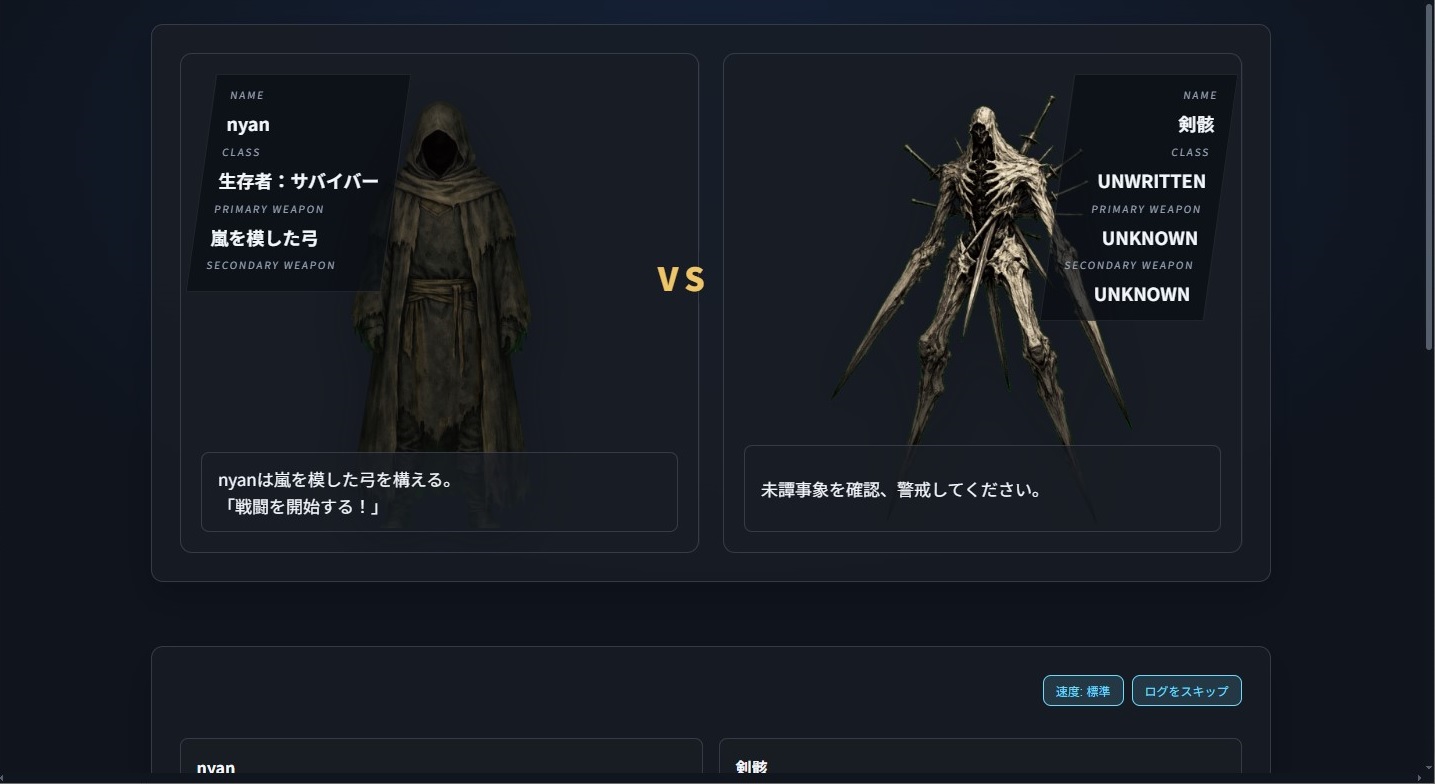Click the UNKNOWN primary weapon of 剣骸

(x=1150, y=238)
